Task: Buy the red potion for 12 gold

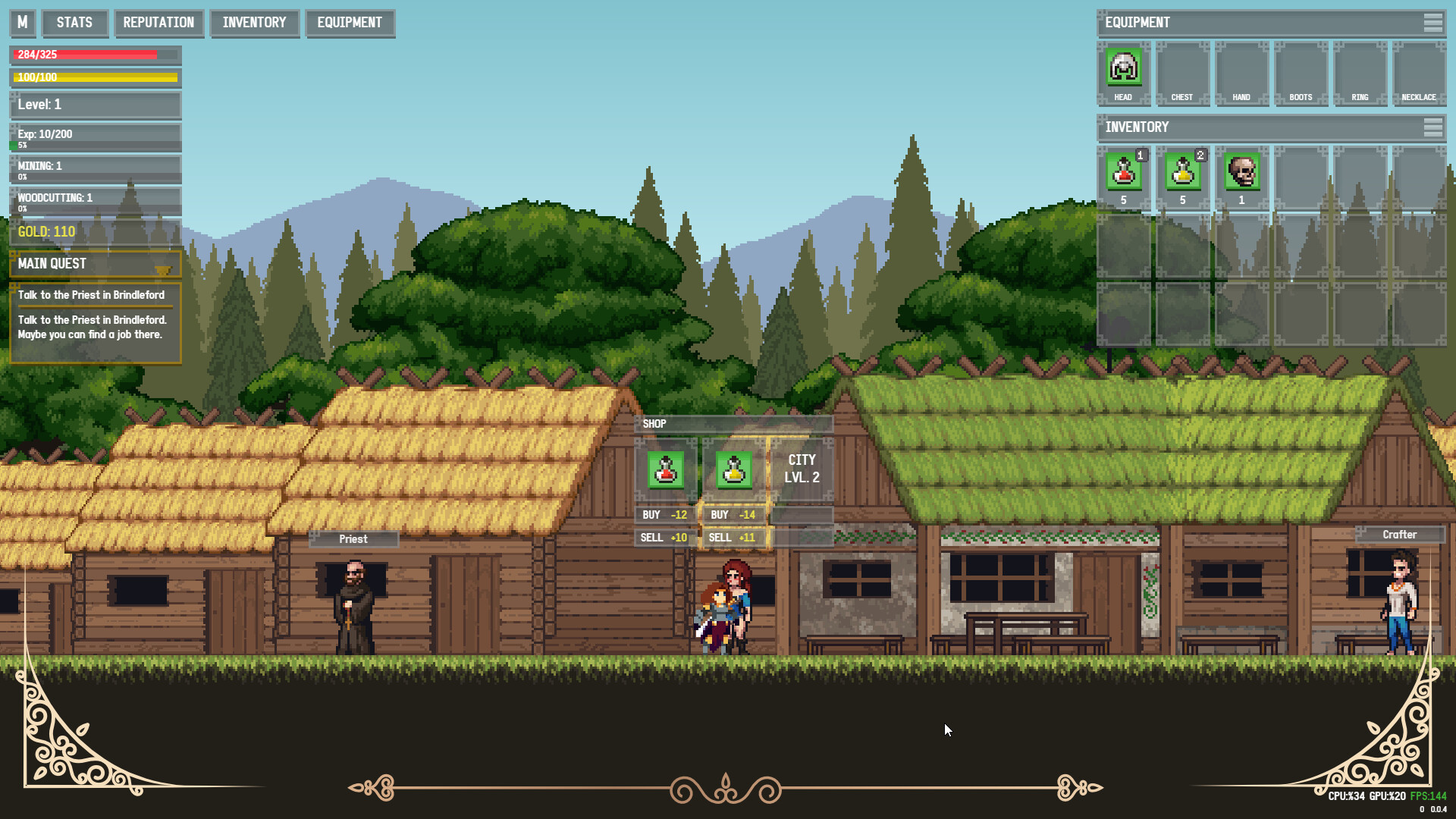Action: click(664, 514)
